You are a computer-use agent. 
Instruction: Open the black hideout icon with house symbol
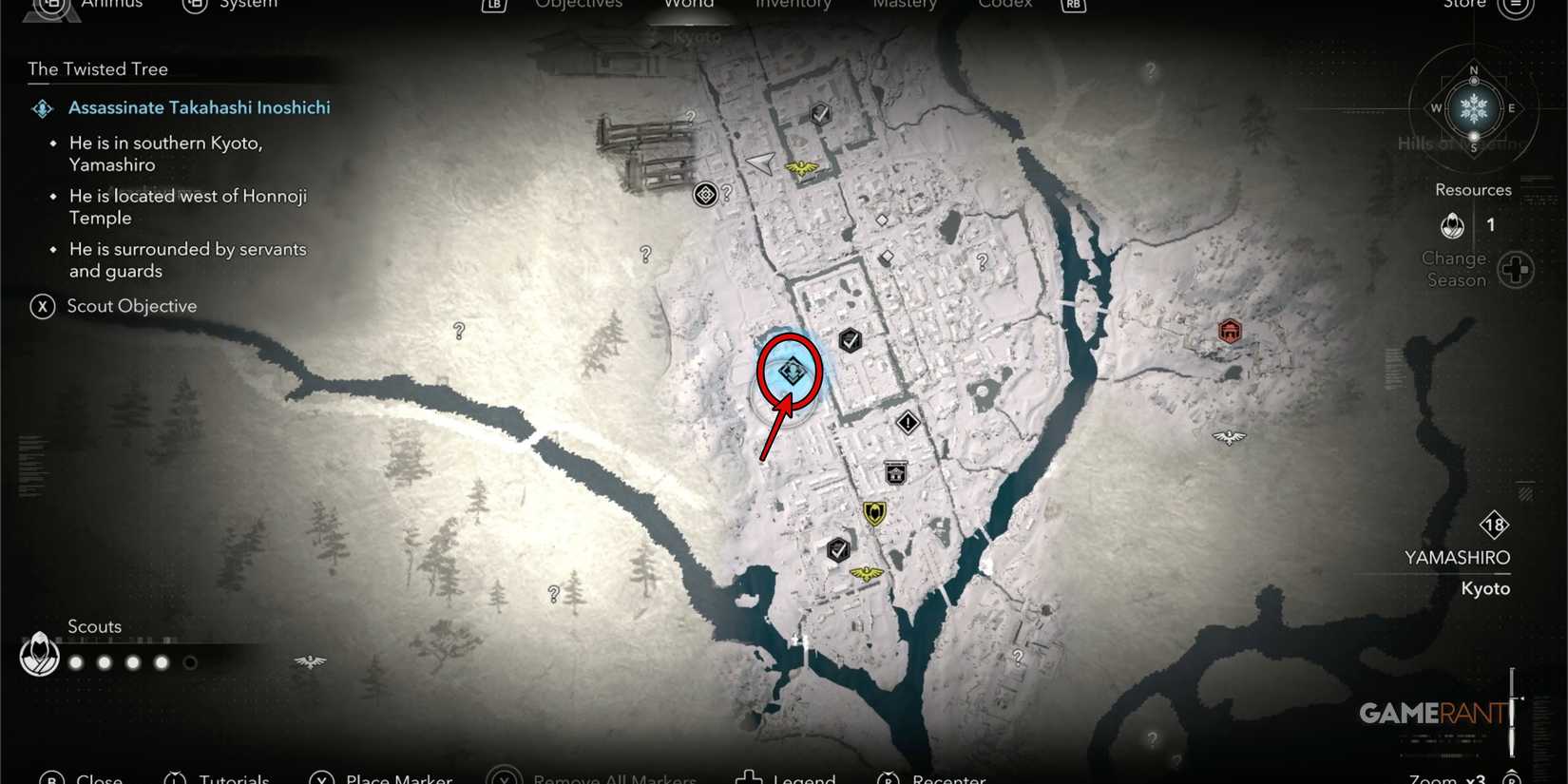tap(894, 472)
